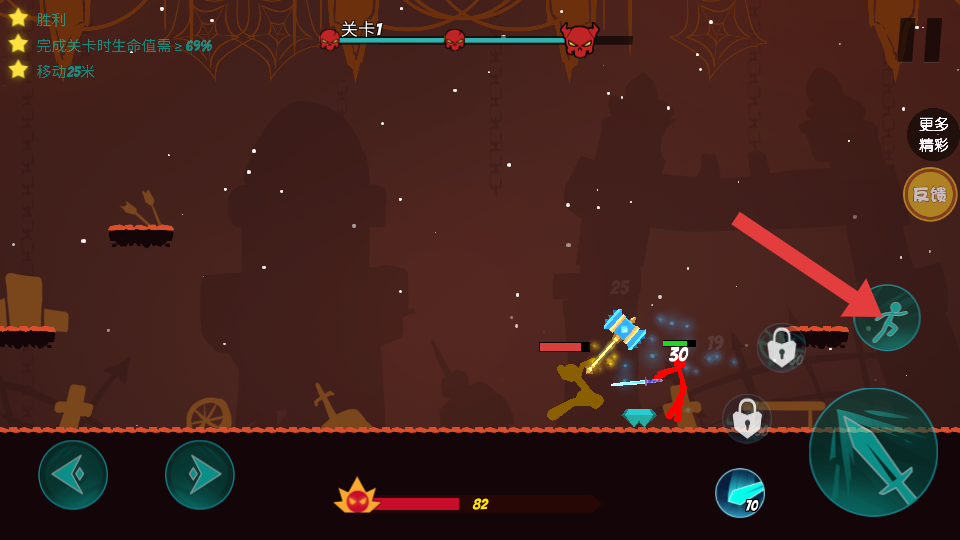Open the 更多精彩 button

pos(932,134)
